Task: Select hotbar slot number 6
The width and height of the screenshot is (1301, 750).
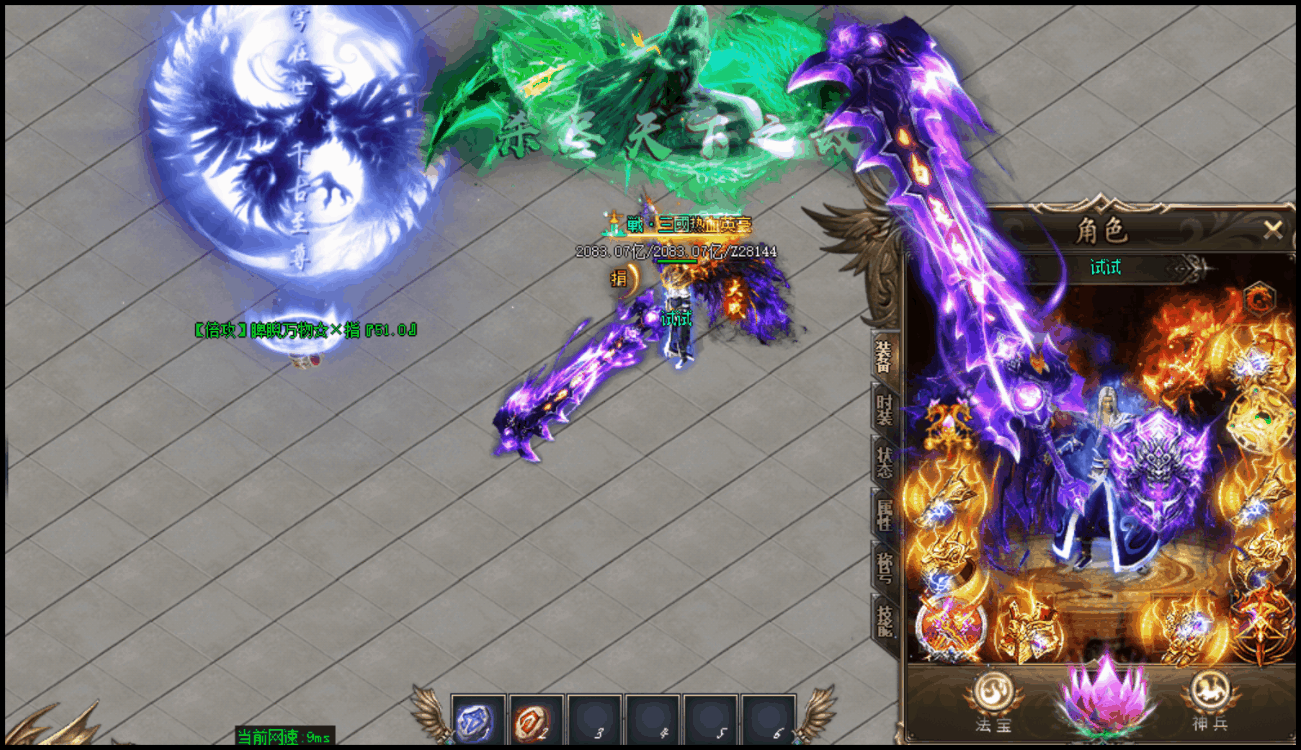Action: pyautogui.click(x=768, y=720)
